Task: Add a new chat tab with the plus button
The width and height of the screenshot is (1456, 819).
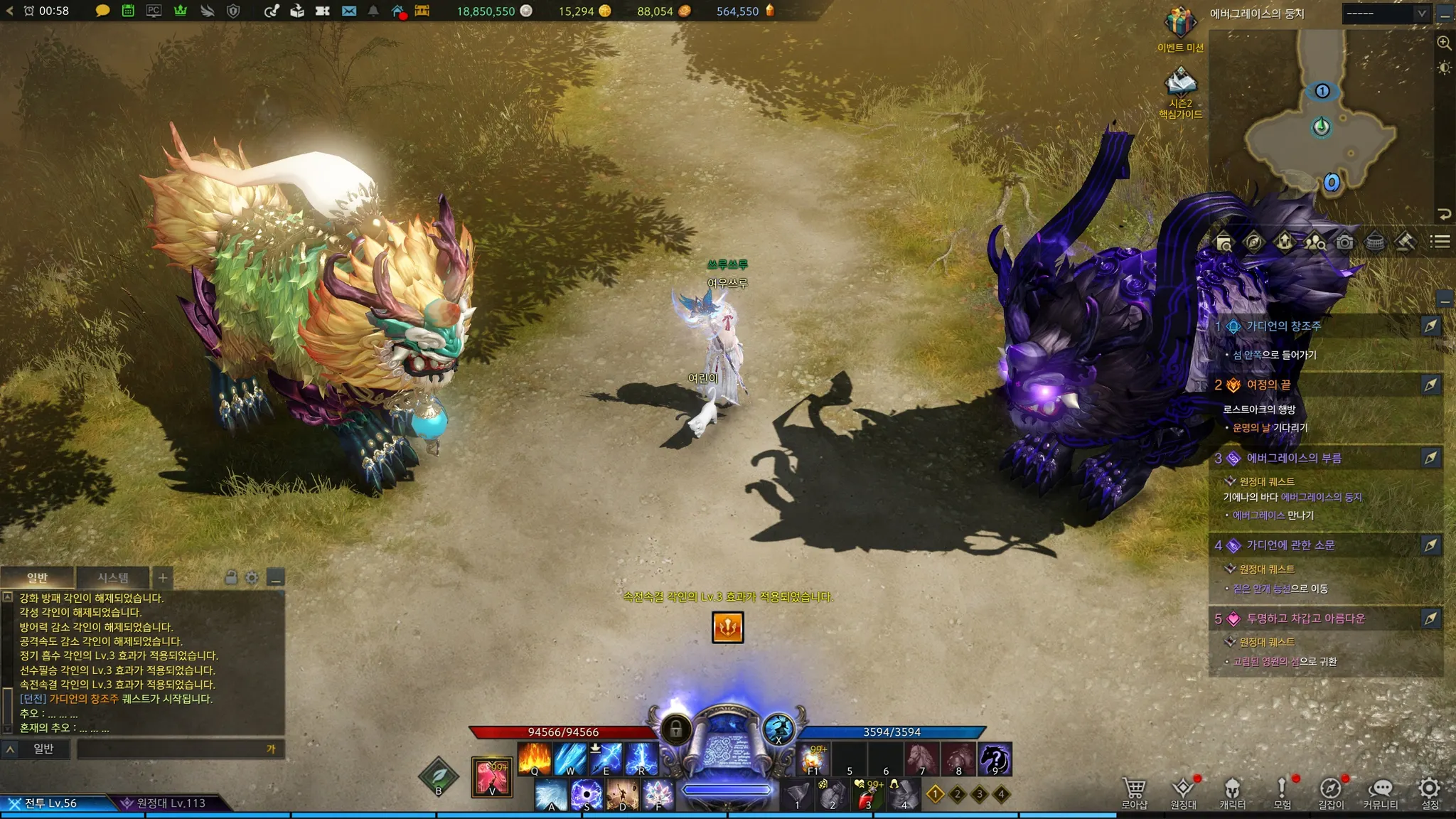Action: (163, 577)
